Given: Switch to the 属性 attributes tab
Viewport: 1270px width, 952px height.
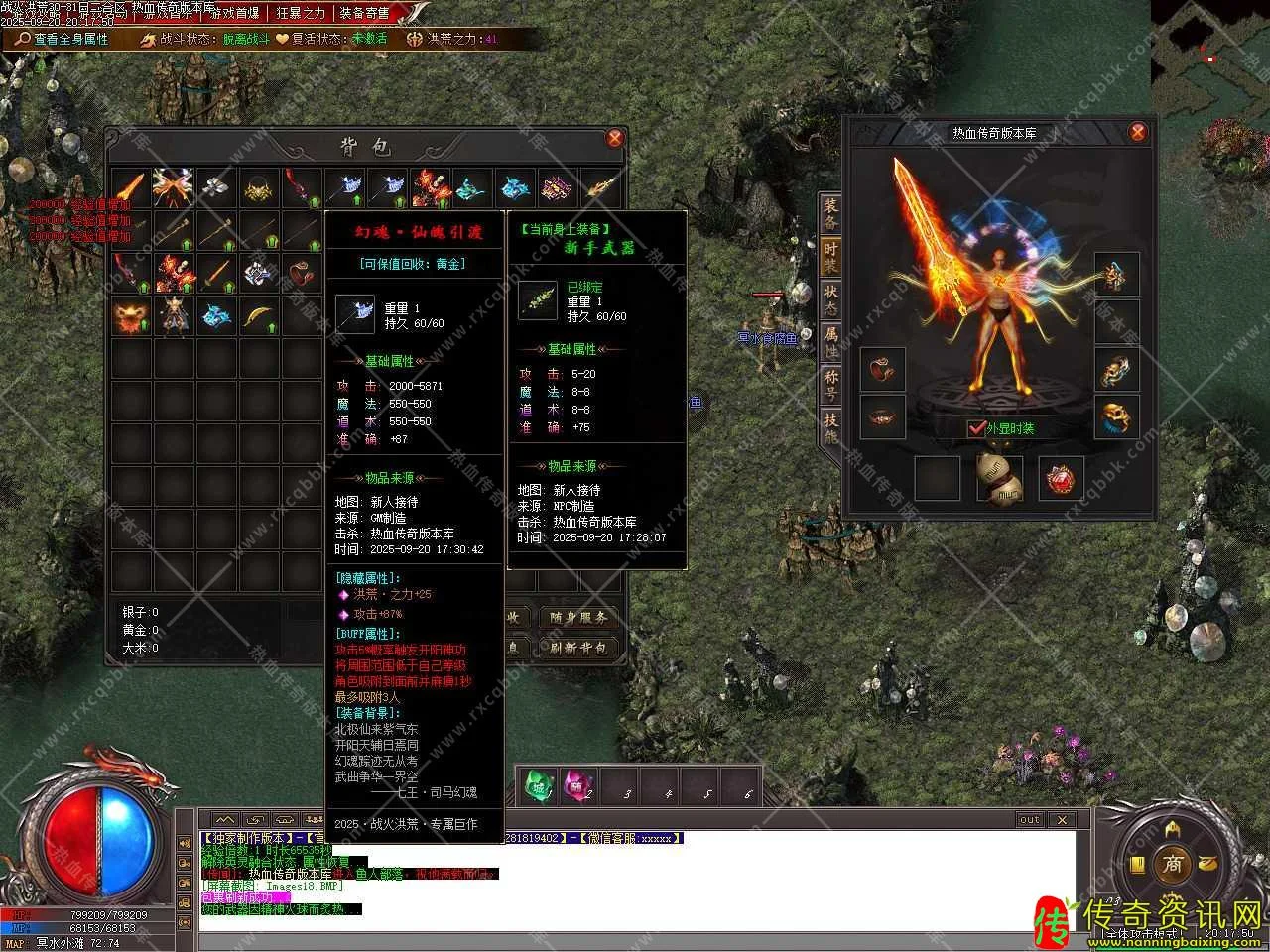Looking at the screenshot, I should pos(830,342).
